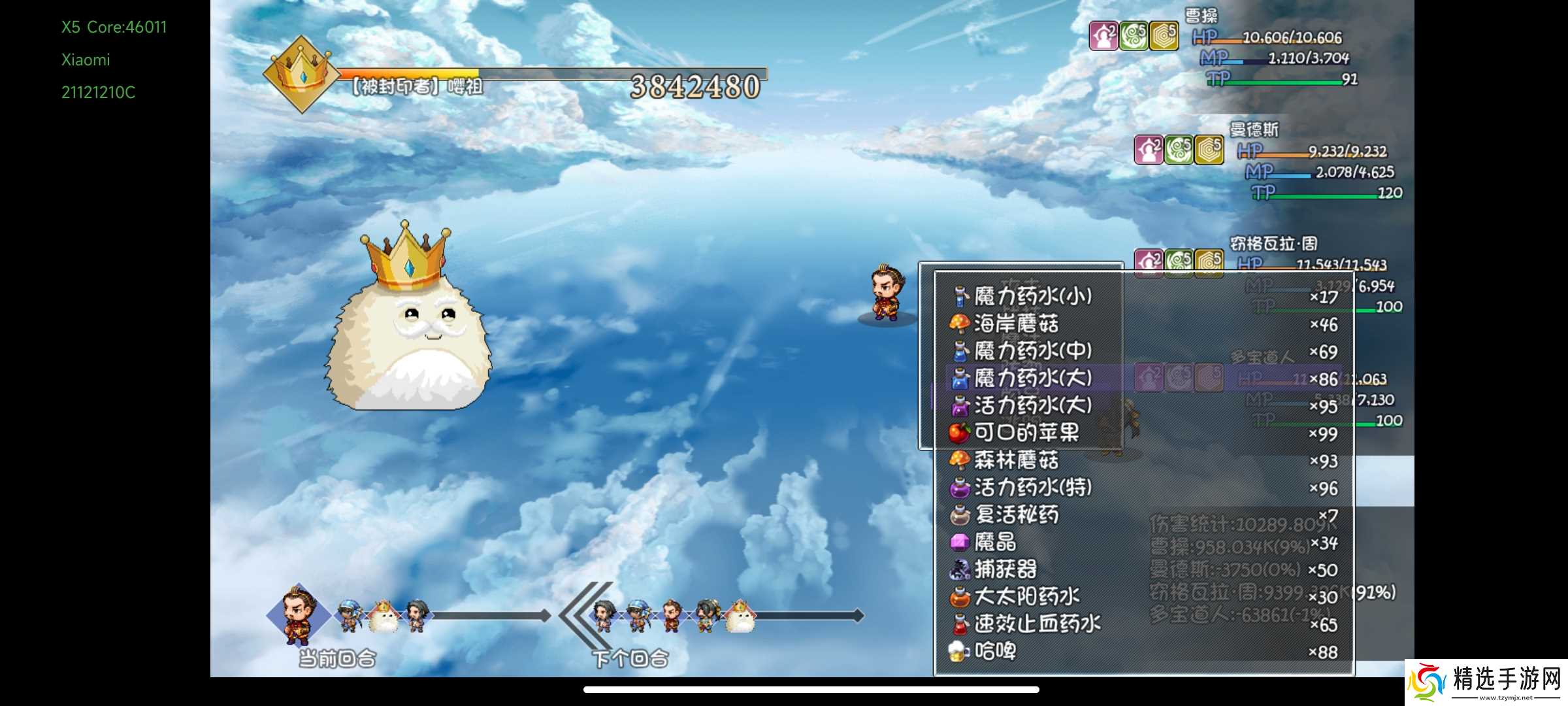The height and width of the screenshot is (706, 1568).
Task: Choose 可口的苹果 from the list
Action: [x=1026, y=433]
